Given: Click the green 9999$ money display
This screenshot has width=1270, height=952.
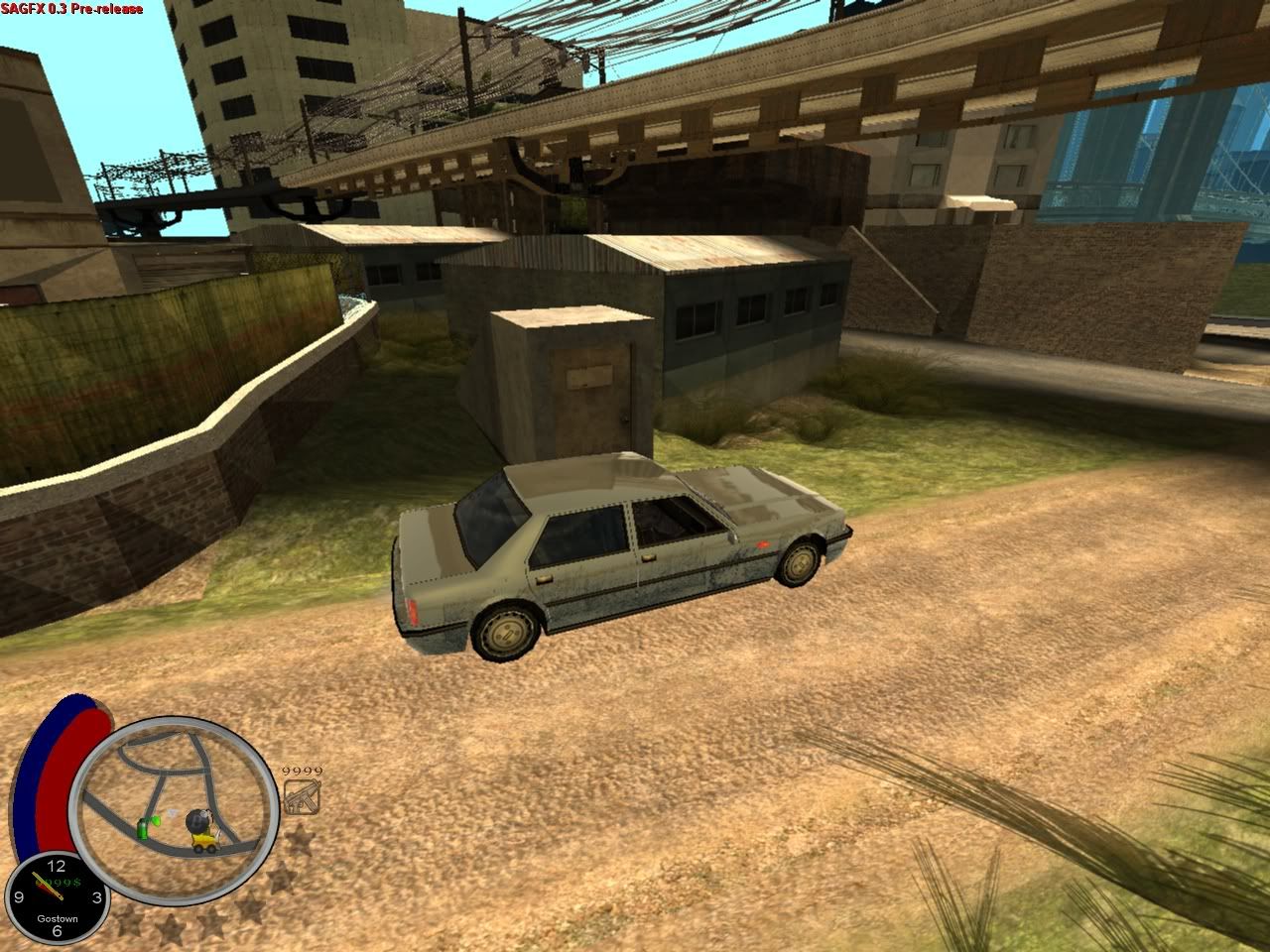Looking at the screenshot, I should tap(59, 881).
